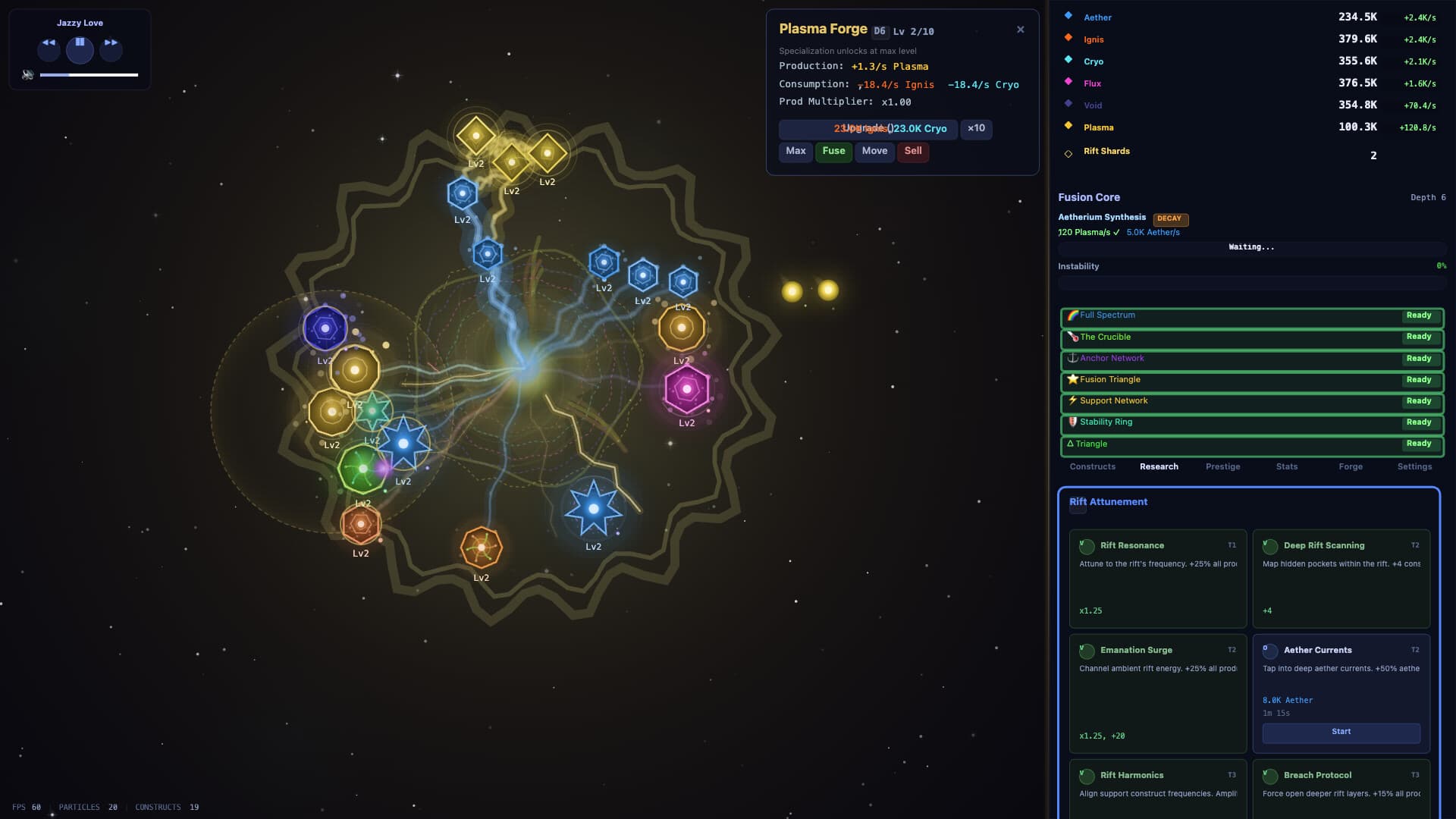
Task: Click the shield icon for Stability Ring
Action: point(1072,422)
